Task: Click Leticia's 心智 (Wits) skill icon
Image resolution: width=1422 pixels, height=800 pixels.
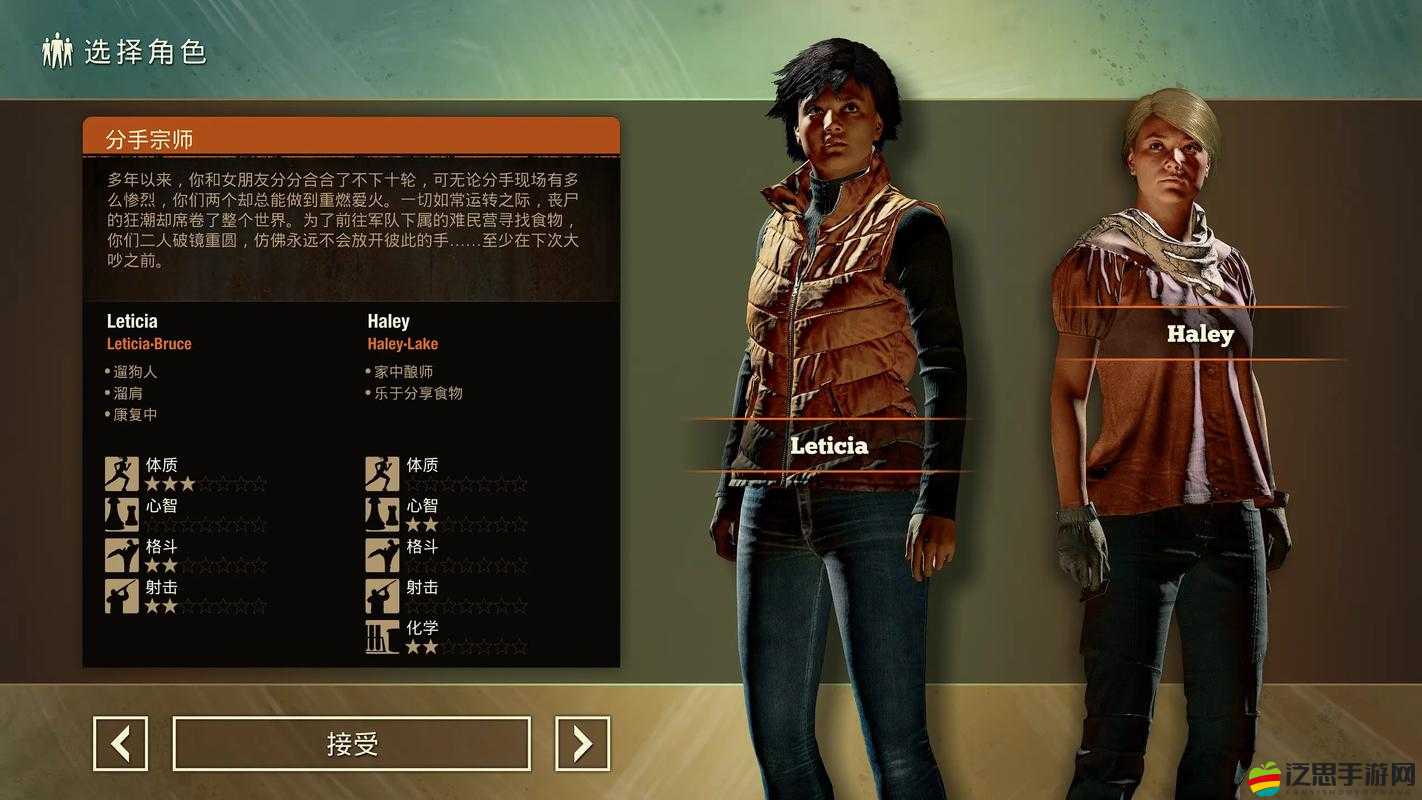Action: click(121, 512)
